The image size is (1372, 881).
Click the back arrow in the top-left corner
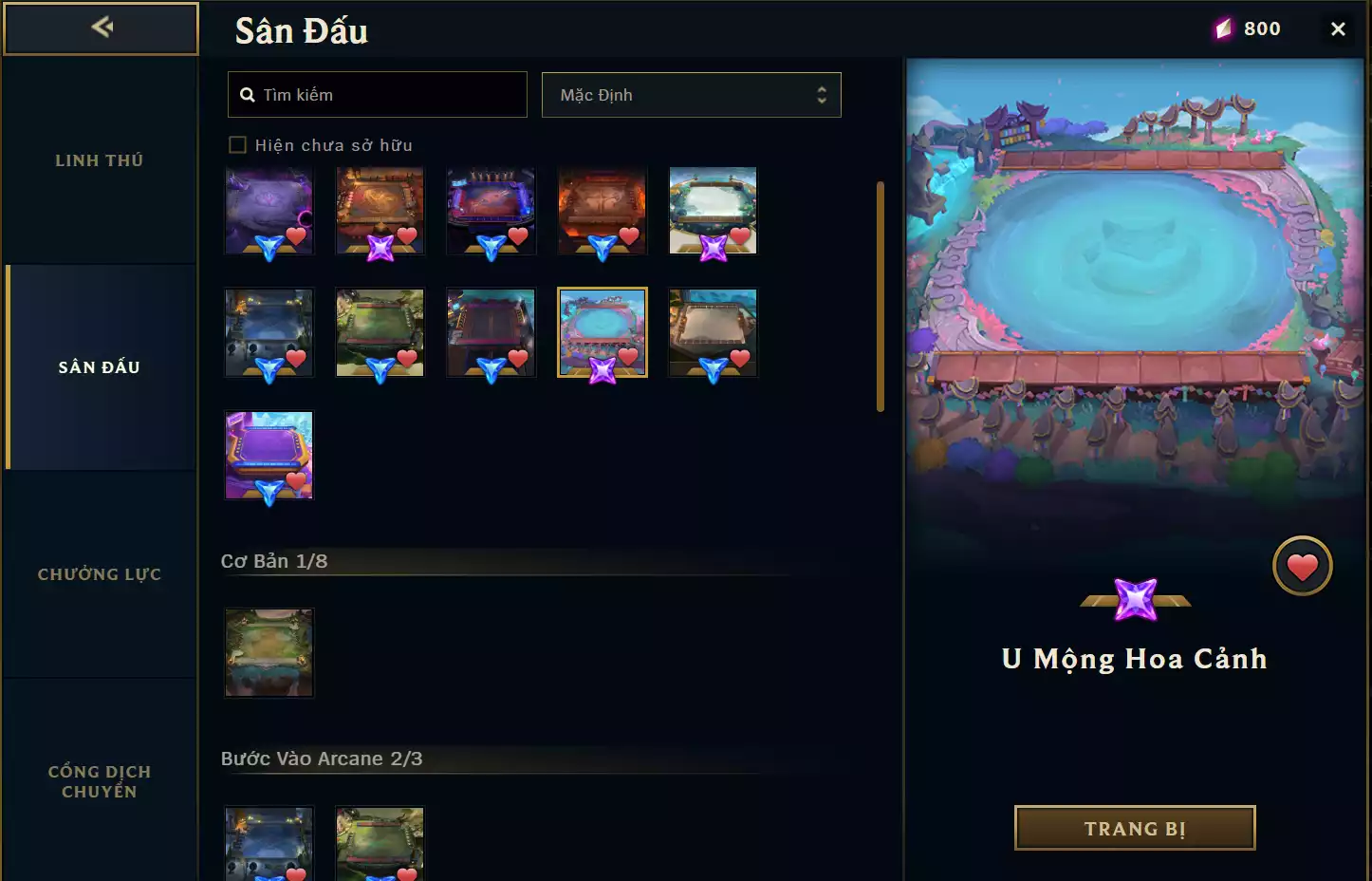[102, 28]
